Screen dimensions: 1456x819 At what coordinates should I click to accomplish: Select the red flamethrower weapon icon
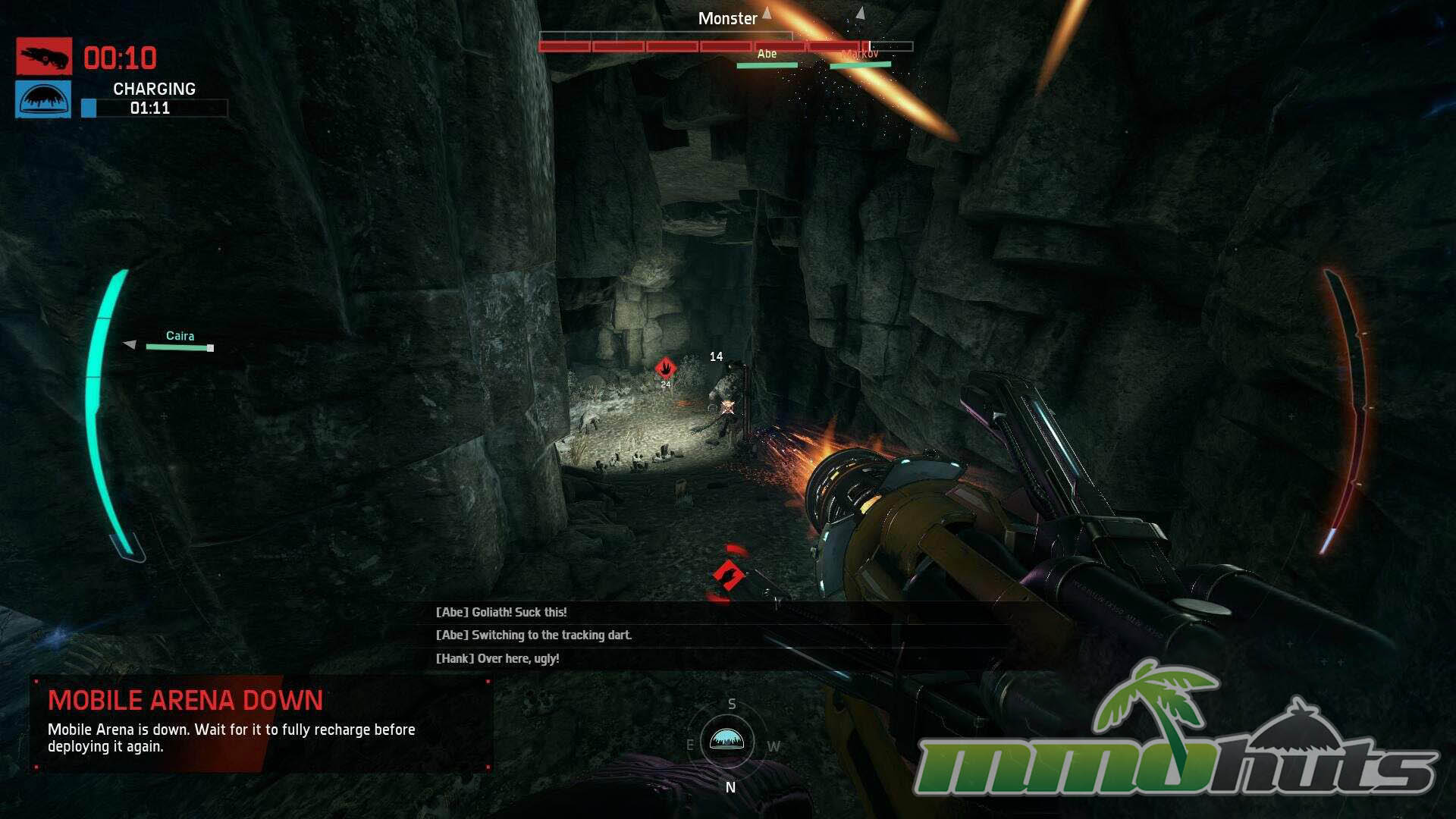tap(44, 56)
